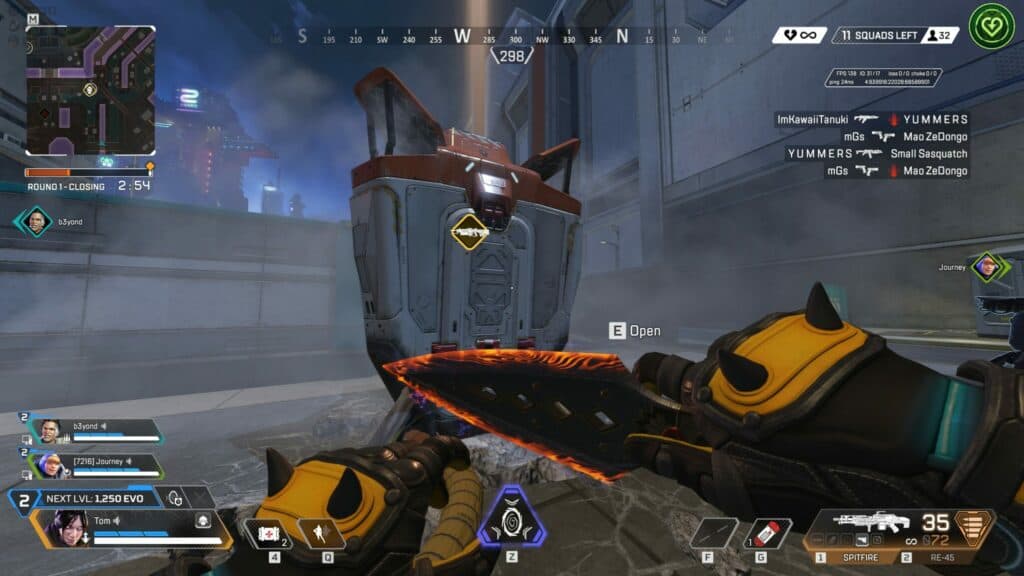Click the Spitfire weapon image

[x=870, y=522]
